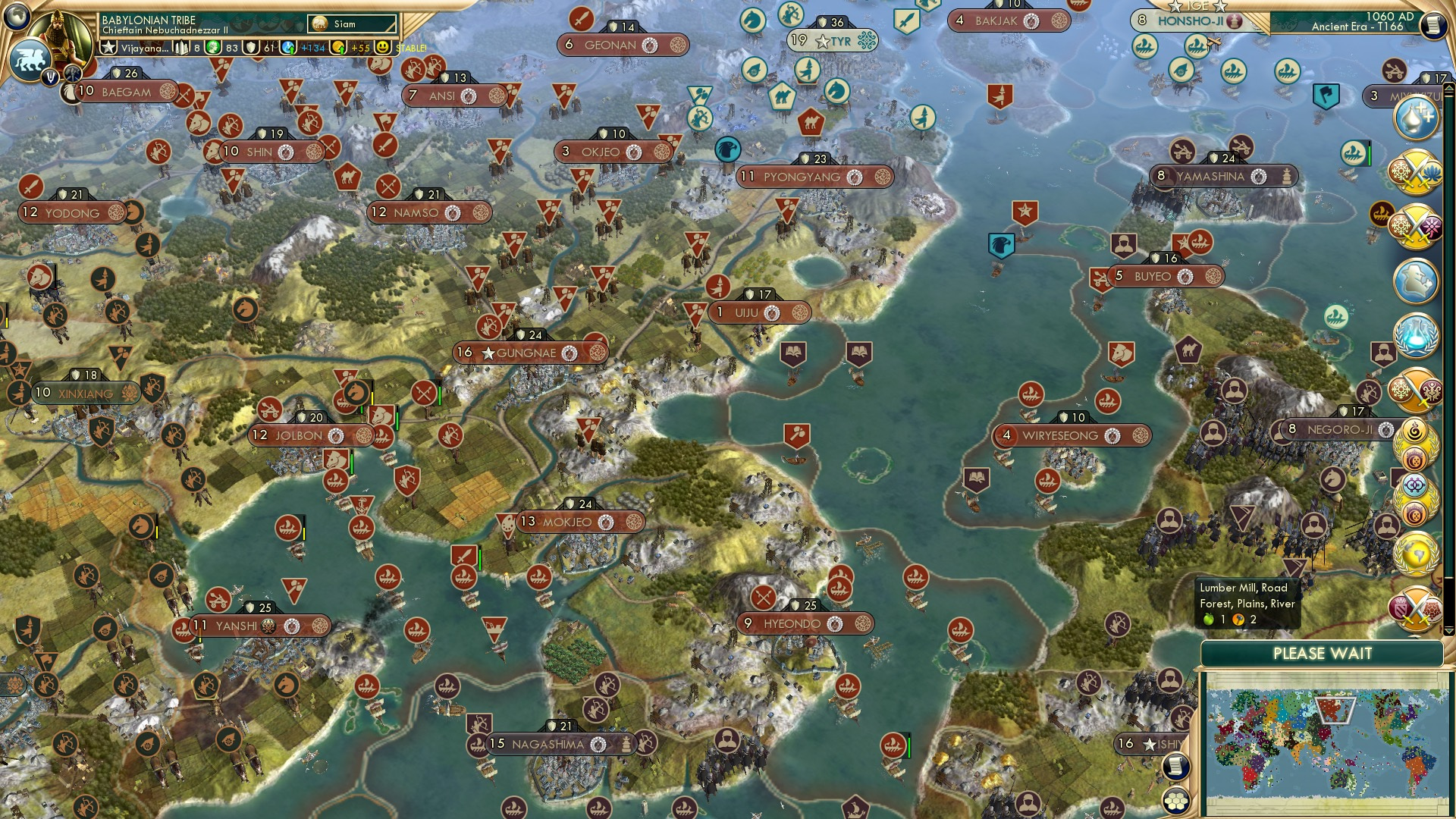The image size is (1456, 819).
Task: Click the PLEASE WAIT button
Action: 1323,653
